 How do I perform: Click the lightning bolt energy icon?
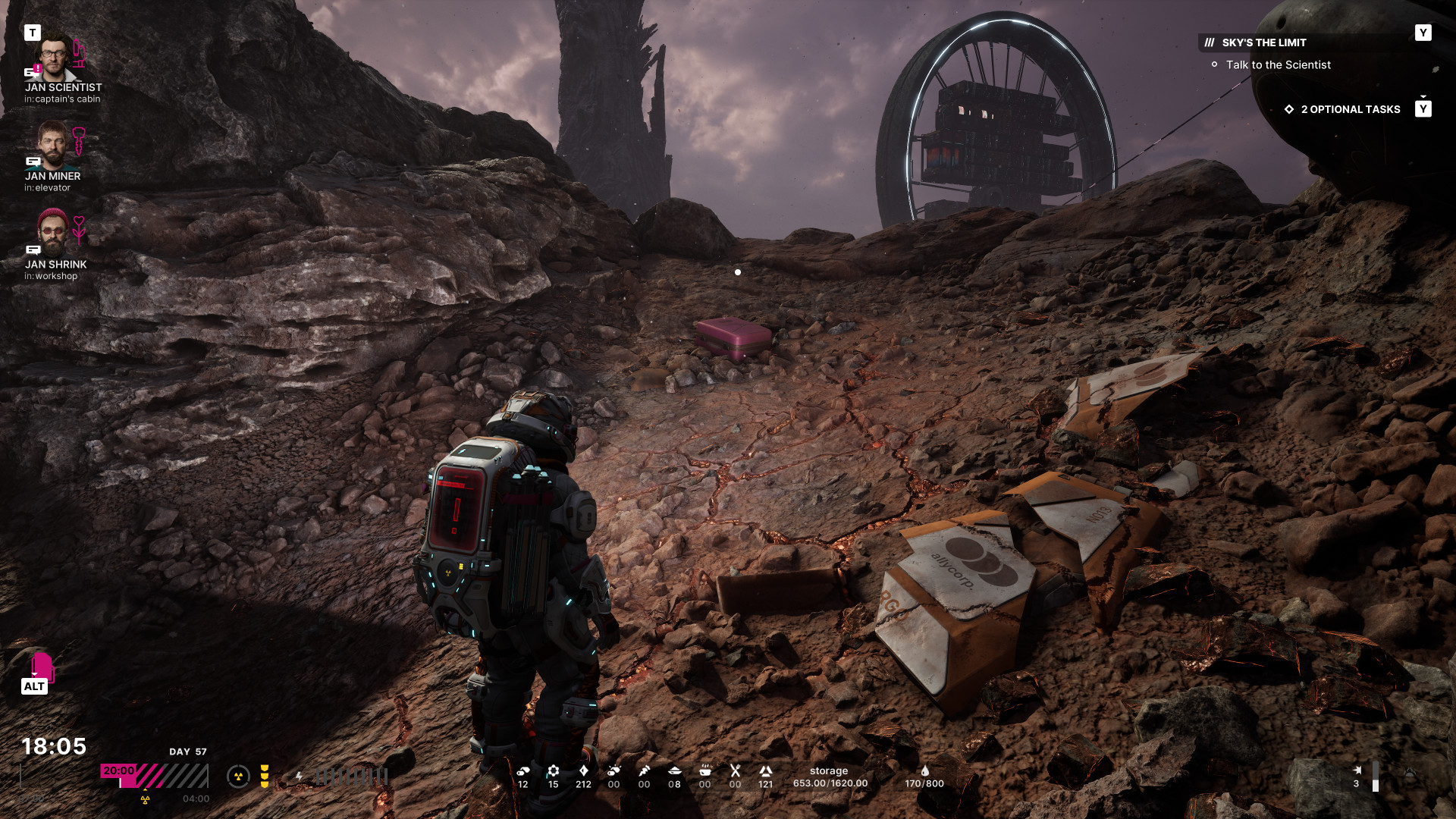click(x=300, y=776)
